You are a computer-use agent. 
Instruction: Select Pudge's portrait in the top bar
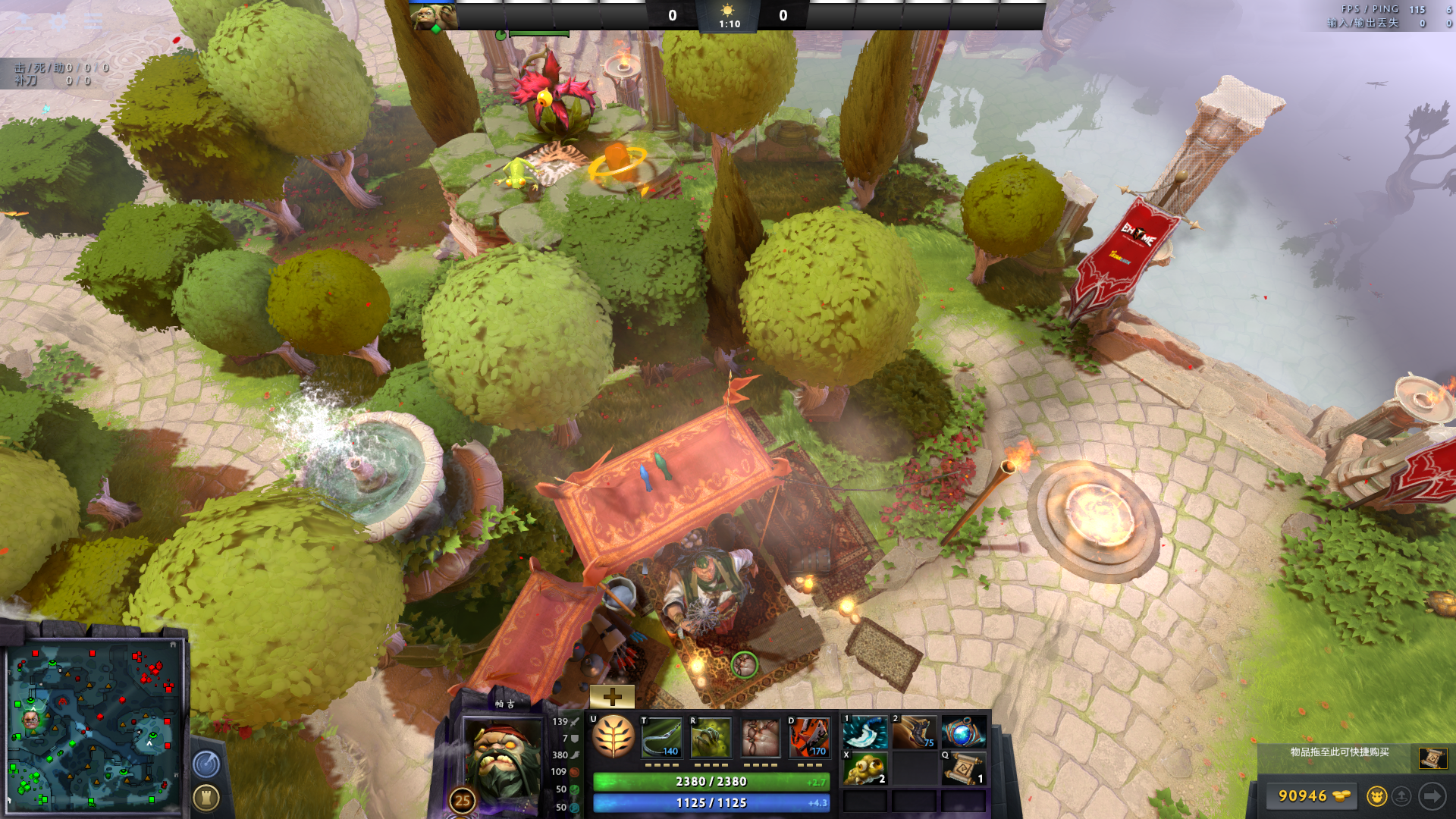coord(434,15)
